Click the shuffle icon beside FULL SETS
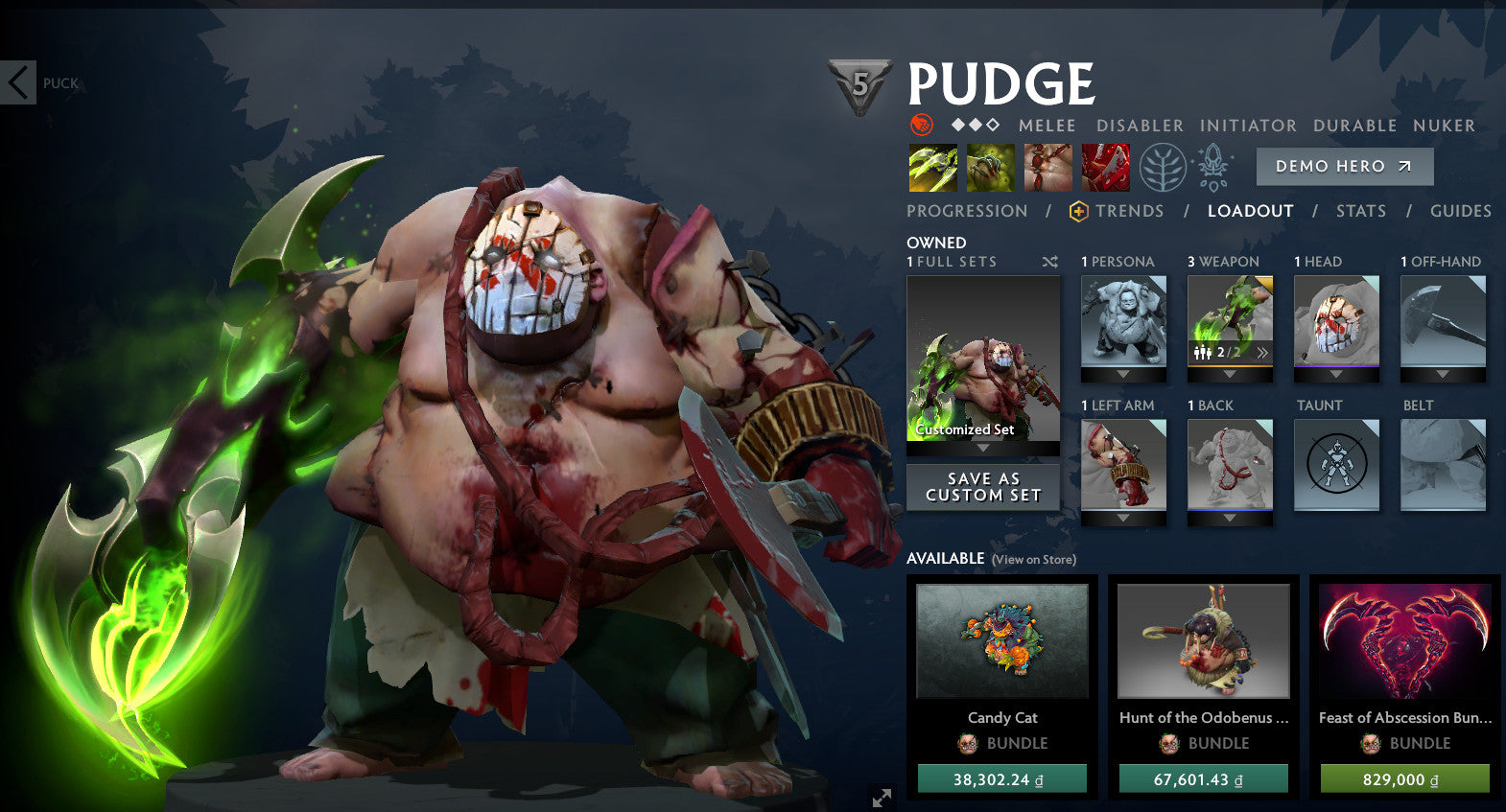Viewport: 1506px width, 812px height. pyautogui.click(x=1049, y=261)
